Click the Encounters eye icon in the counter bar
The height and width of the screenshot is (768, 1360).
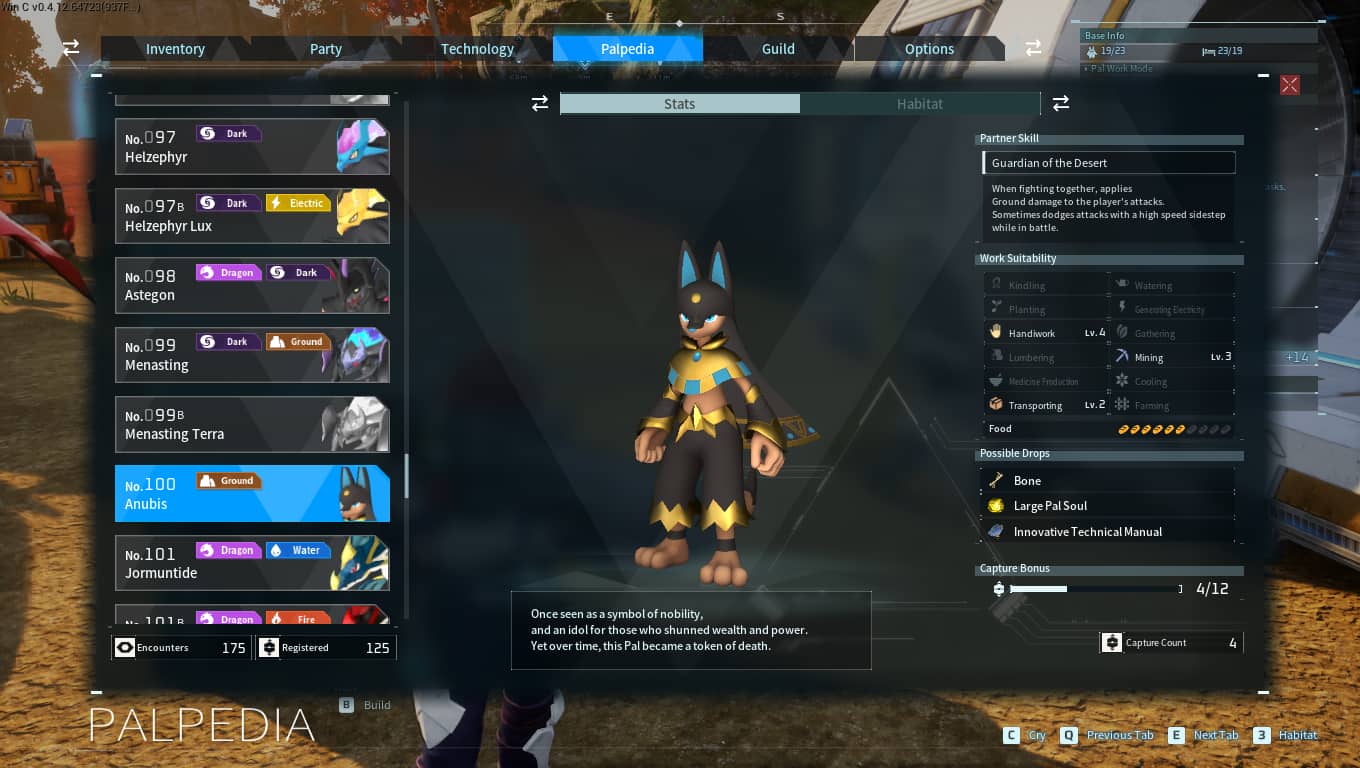click(124, 647)
